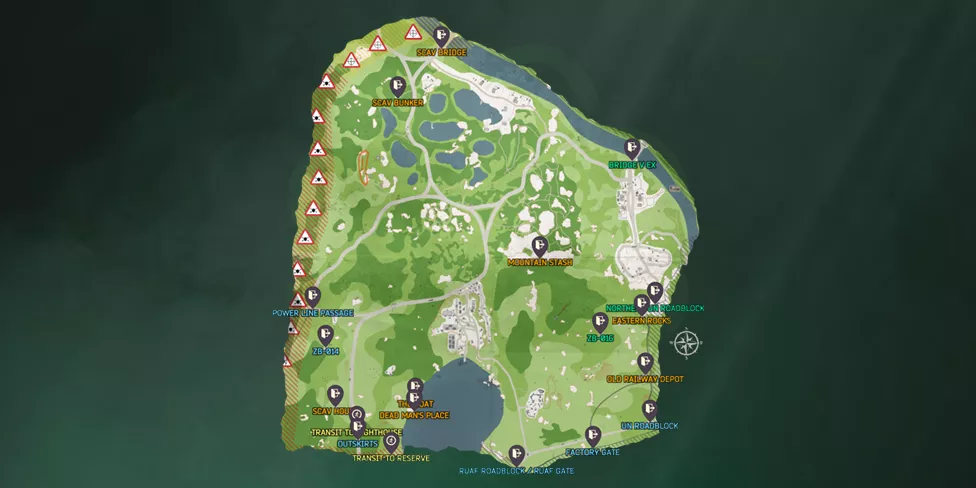Click the Scav House extraction pin
Image resolution: width=976 pixels, height=488 pixels.
335,395
